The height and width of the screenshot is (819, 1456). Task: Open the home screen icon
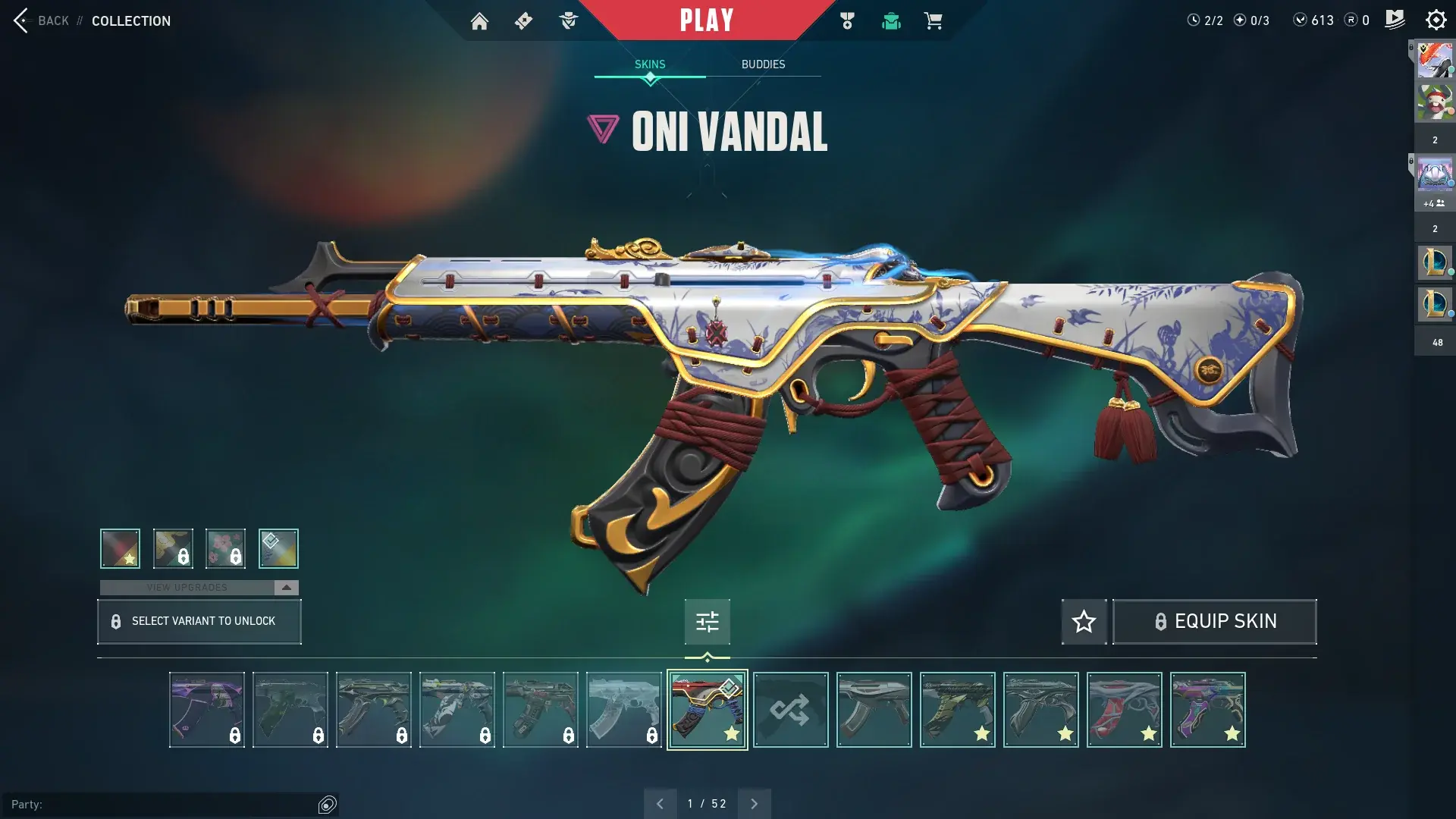tap(479, 21)
